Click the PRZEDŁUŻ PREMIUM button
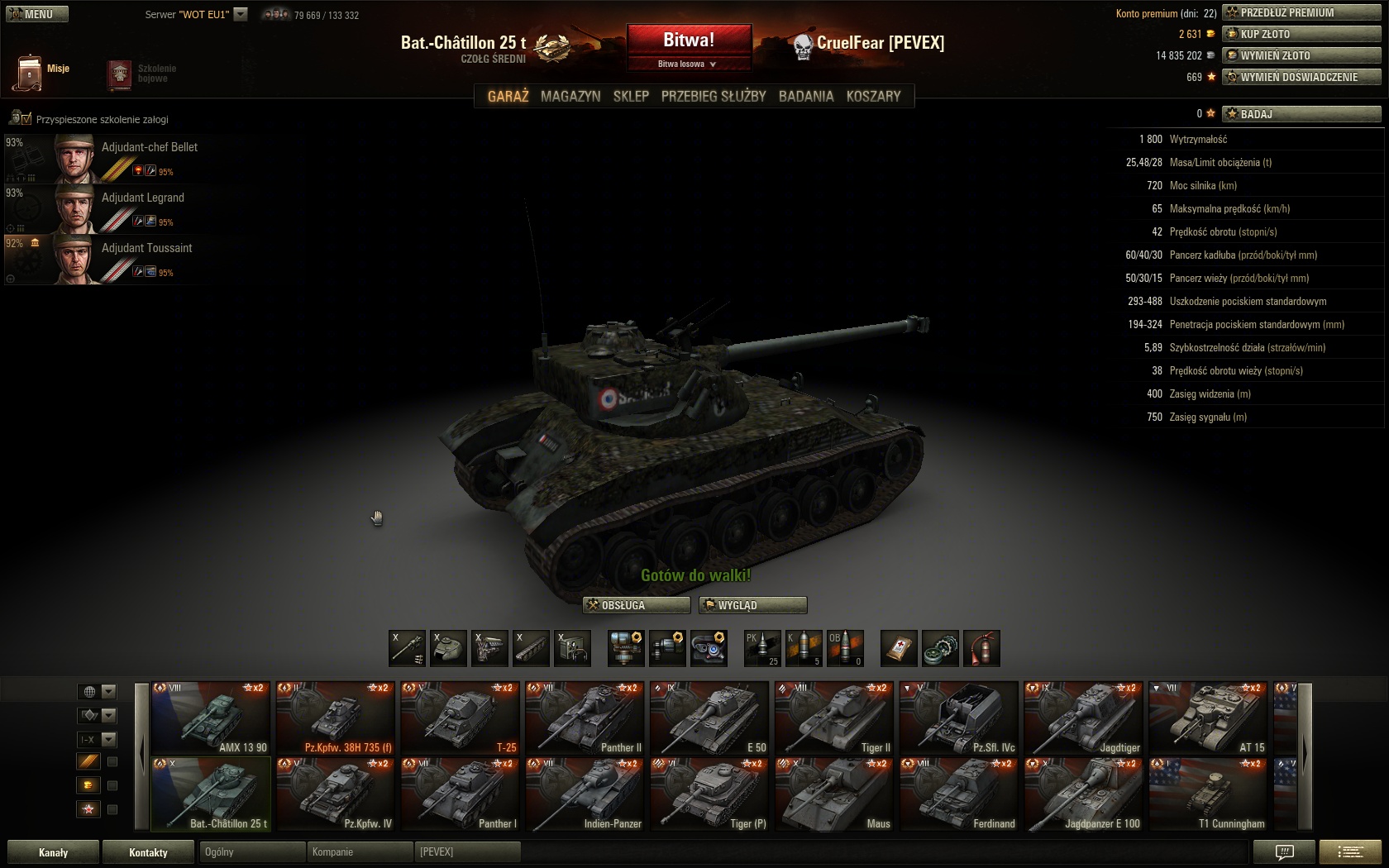This screenshot has width=1389, height=868. click(1301, 12)
